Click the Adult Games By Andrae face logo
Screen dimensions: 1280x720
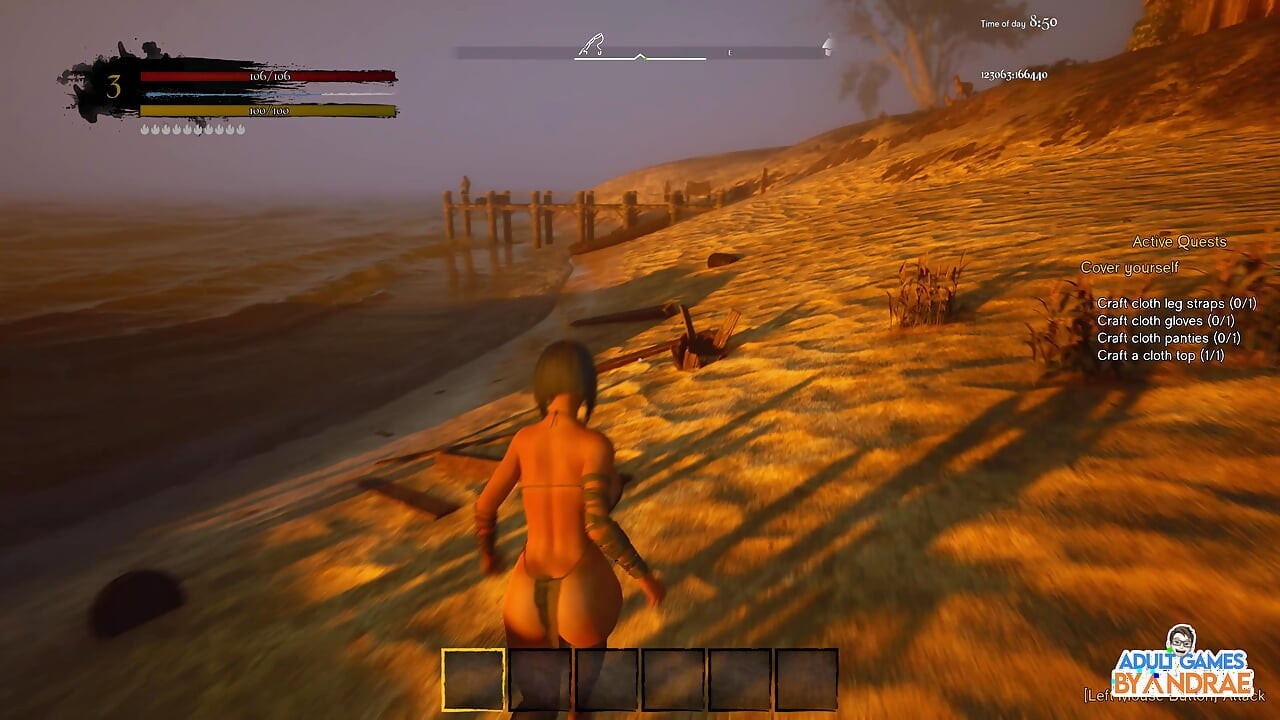click(1181, 643)
